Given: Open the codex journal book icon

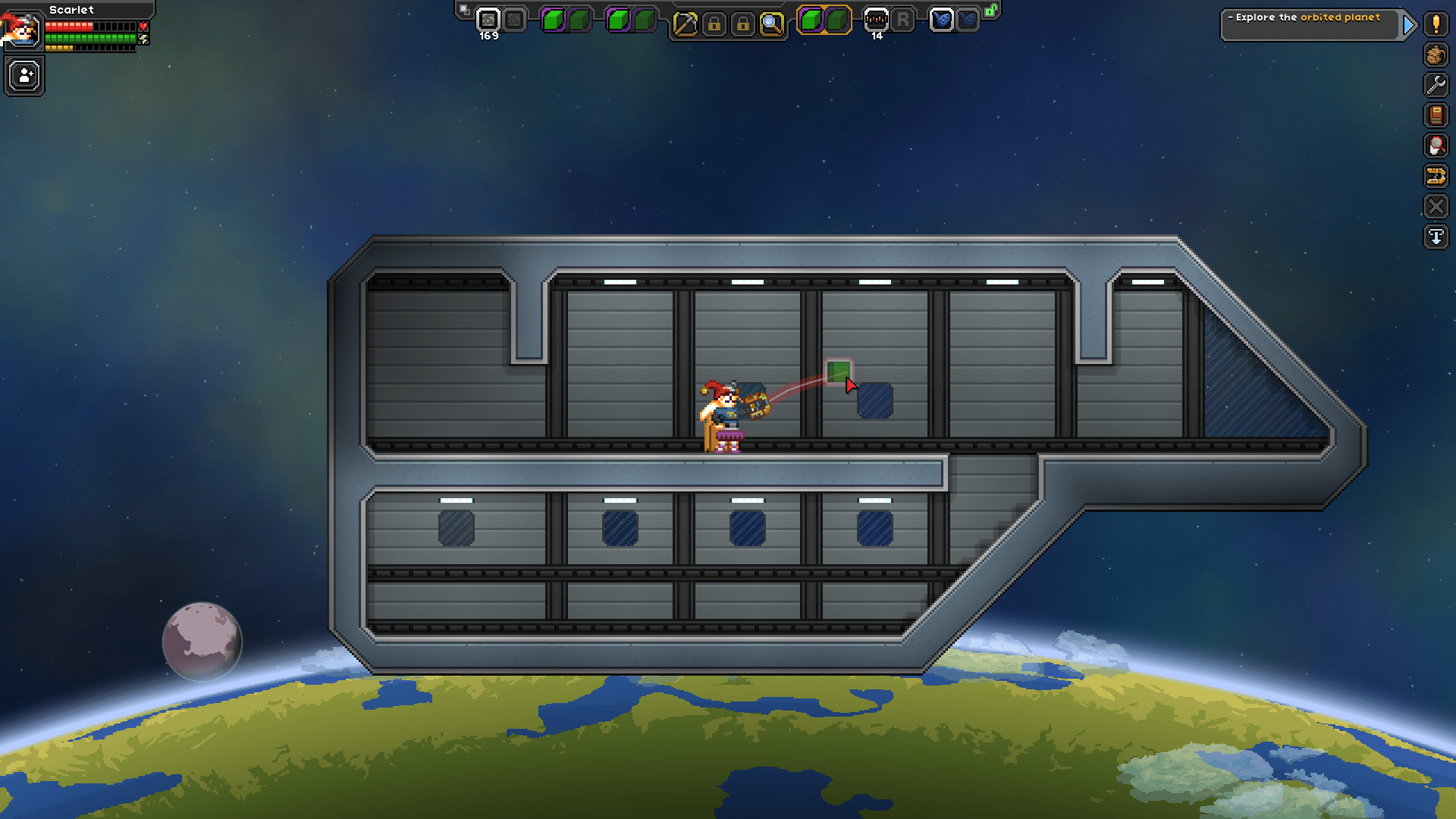Looking at the screenshot, I should (1437, 115).
